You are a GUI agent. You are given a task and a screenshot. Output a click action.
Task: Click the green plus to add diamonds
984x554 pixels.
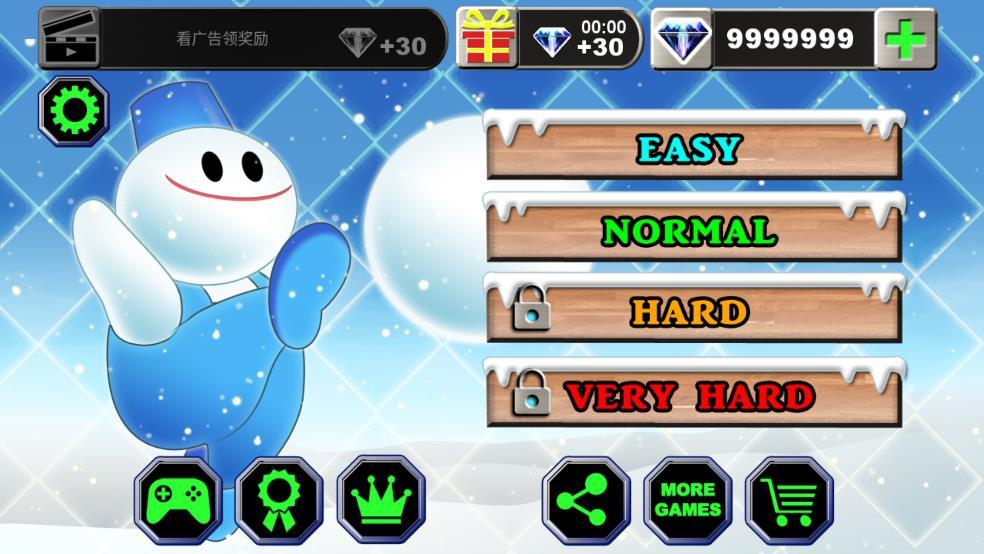pos(906,40)
